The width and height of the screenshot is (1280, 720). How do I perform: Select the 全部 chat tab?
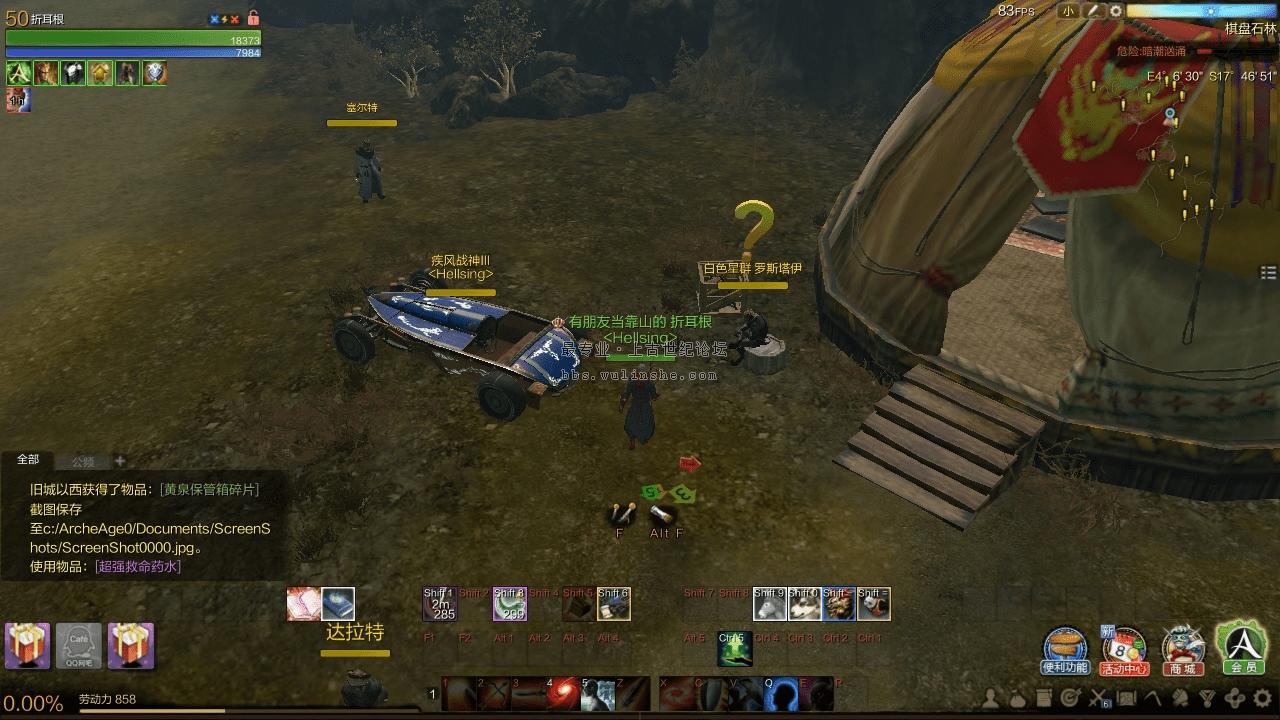pos(28,460)
